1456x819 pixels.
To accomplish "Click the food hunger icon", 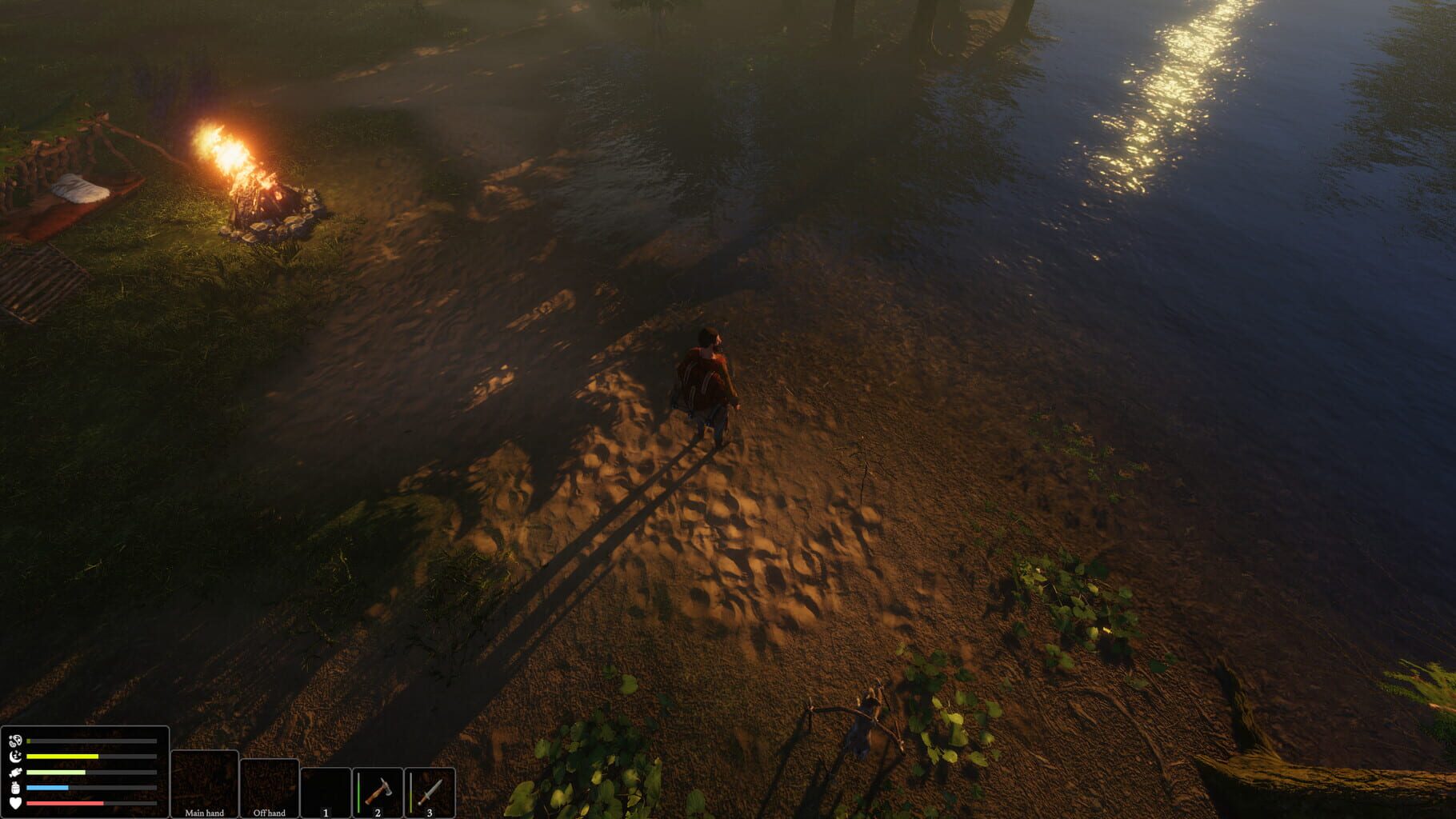I will (x=14, y=771).
